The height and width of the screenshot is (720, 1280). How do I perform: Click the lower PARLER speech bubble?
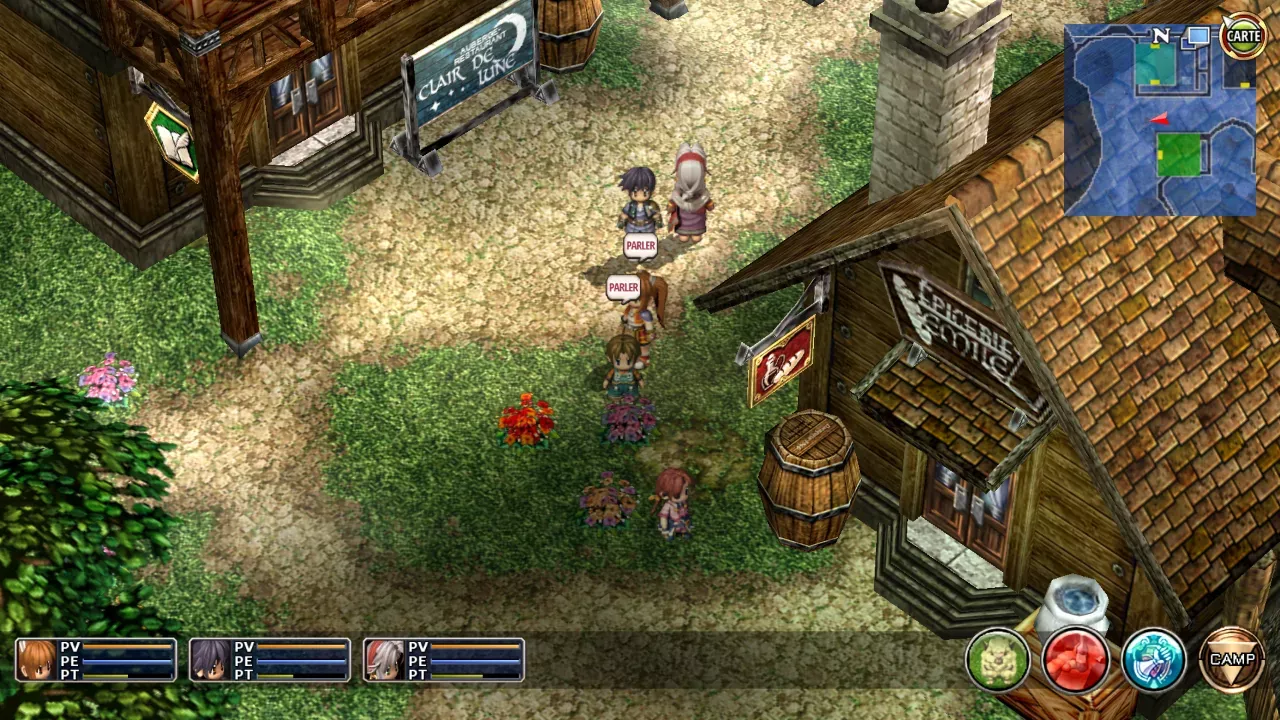coord(623,288)
